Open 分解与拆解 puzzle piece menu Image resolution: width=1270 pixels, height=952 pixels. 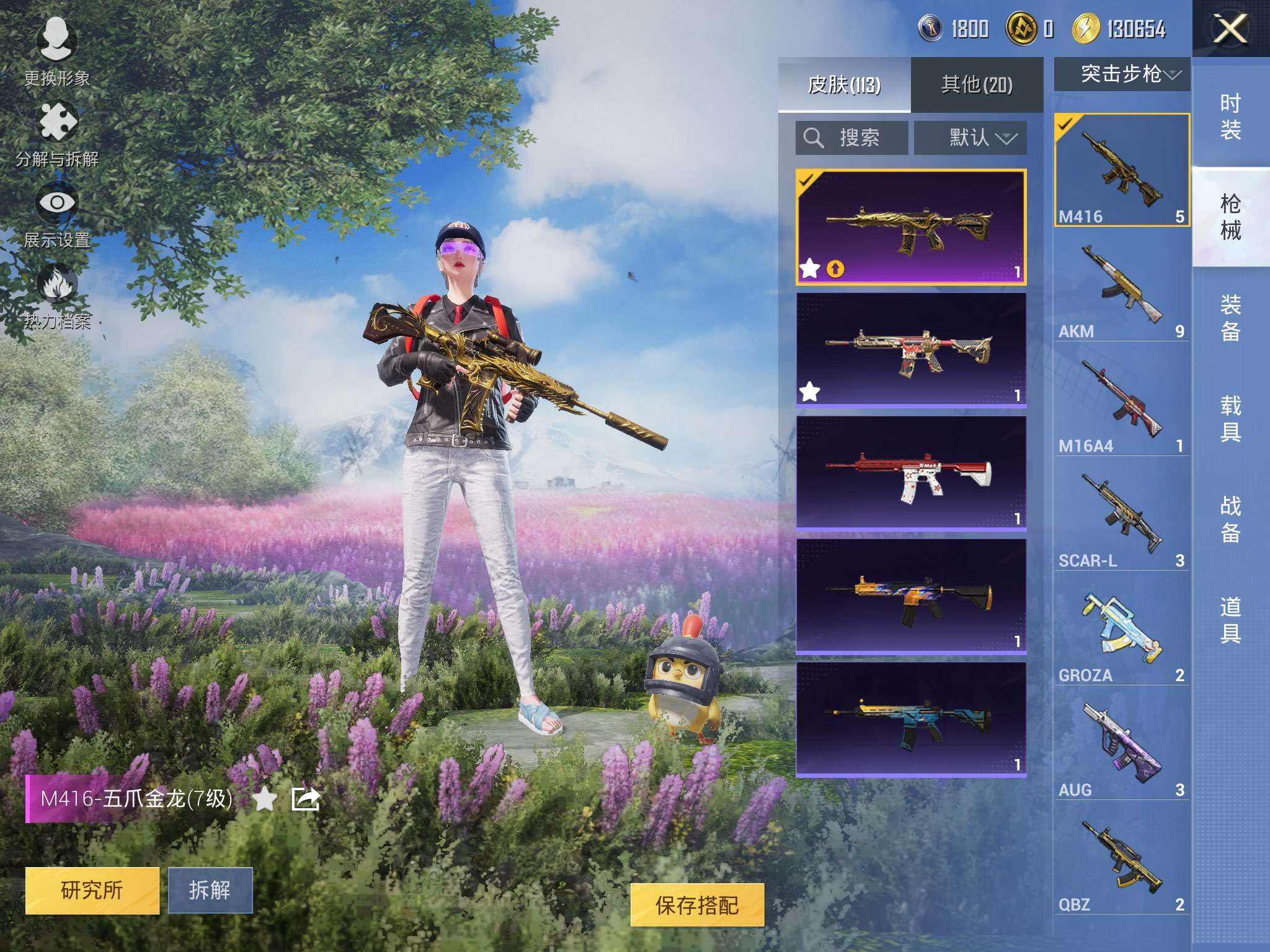pyautogui.click(x=57, y=133)
